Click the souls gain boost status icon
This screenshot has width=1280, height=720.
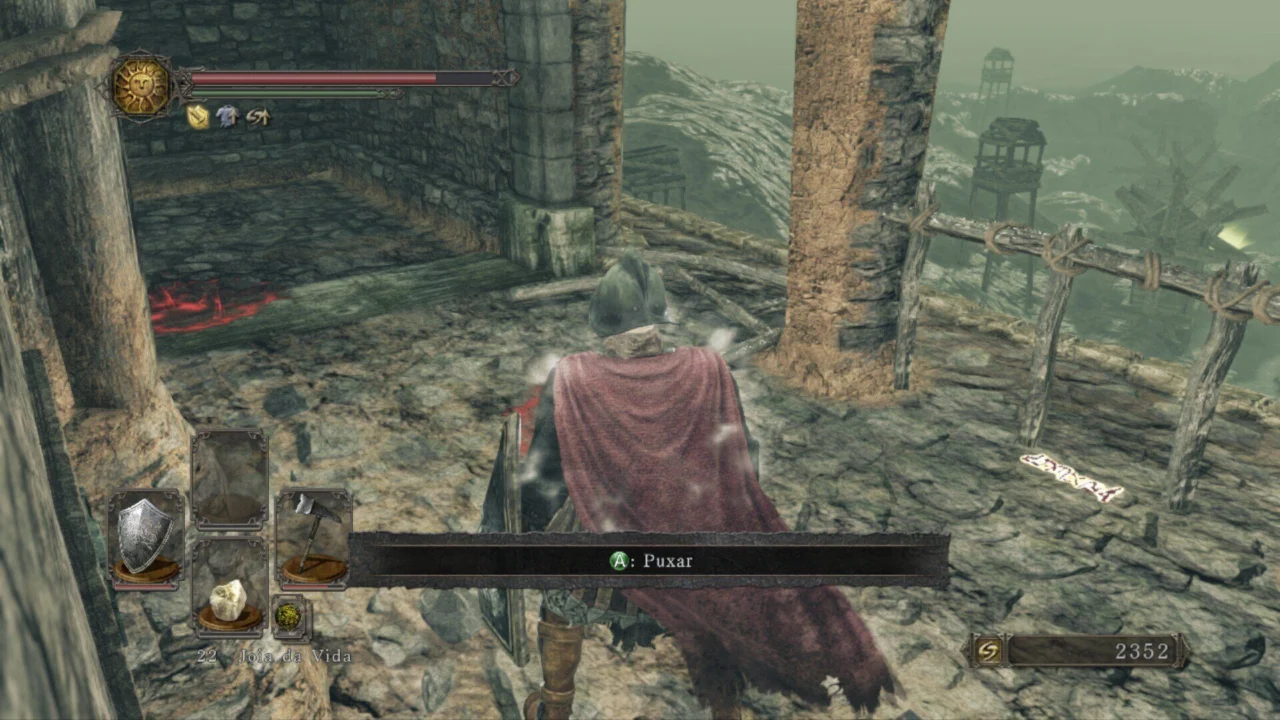[258, 117]
